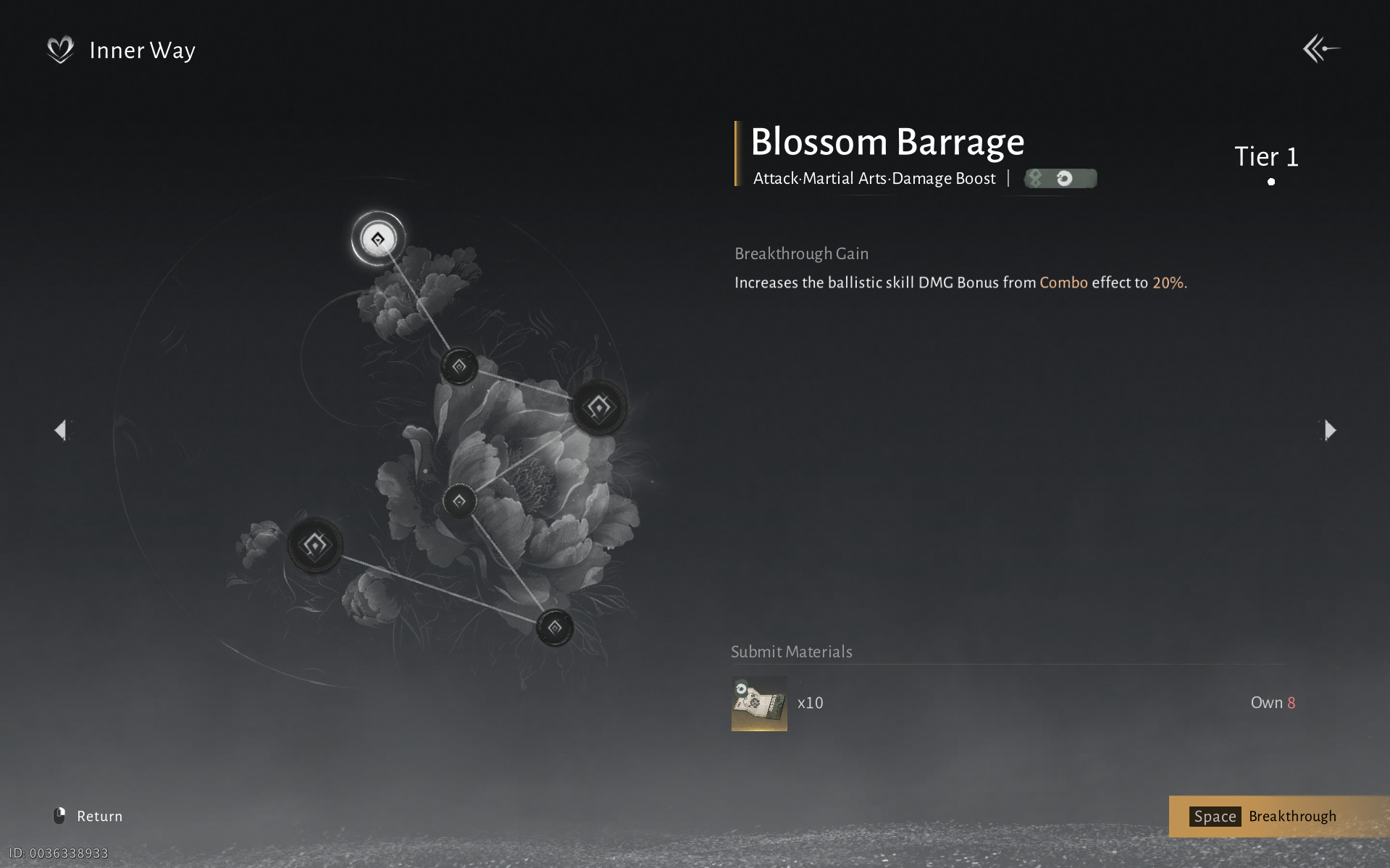
Task: Open the previous page with the left arrow
Action: click(x=61, y=430)
